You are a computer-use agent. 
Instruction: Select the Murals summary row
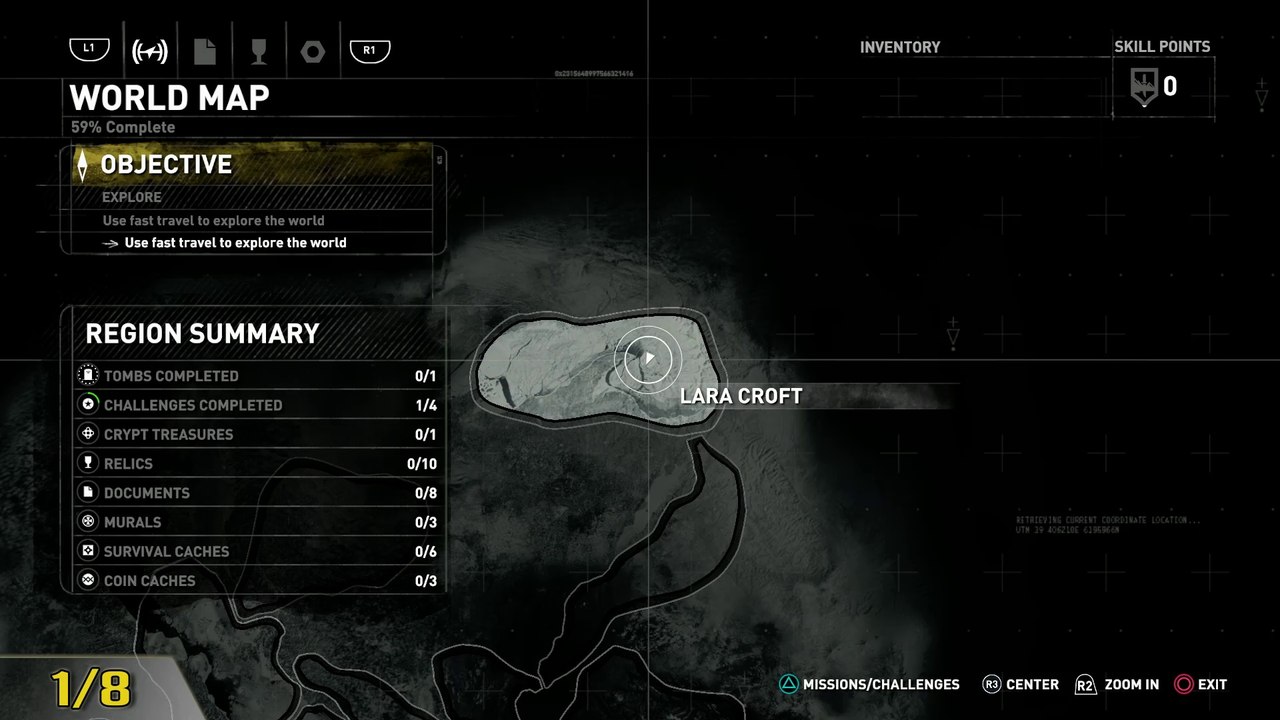pos(256,522)
